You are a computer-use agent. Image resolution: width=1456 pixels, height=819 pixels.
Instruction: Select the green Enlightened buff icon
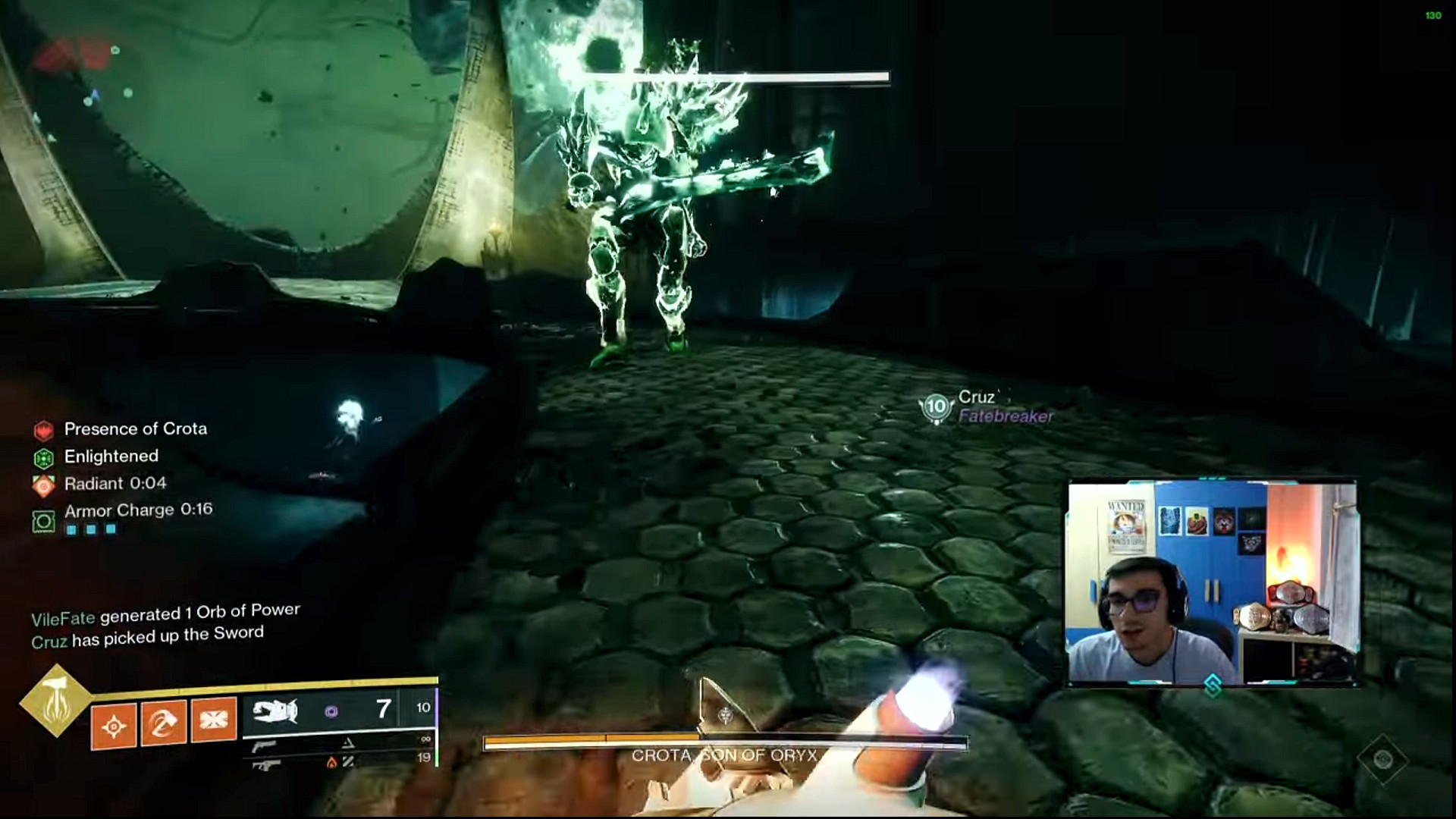[x=44, y=458]
